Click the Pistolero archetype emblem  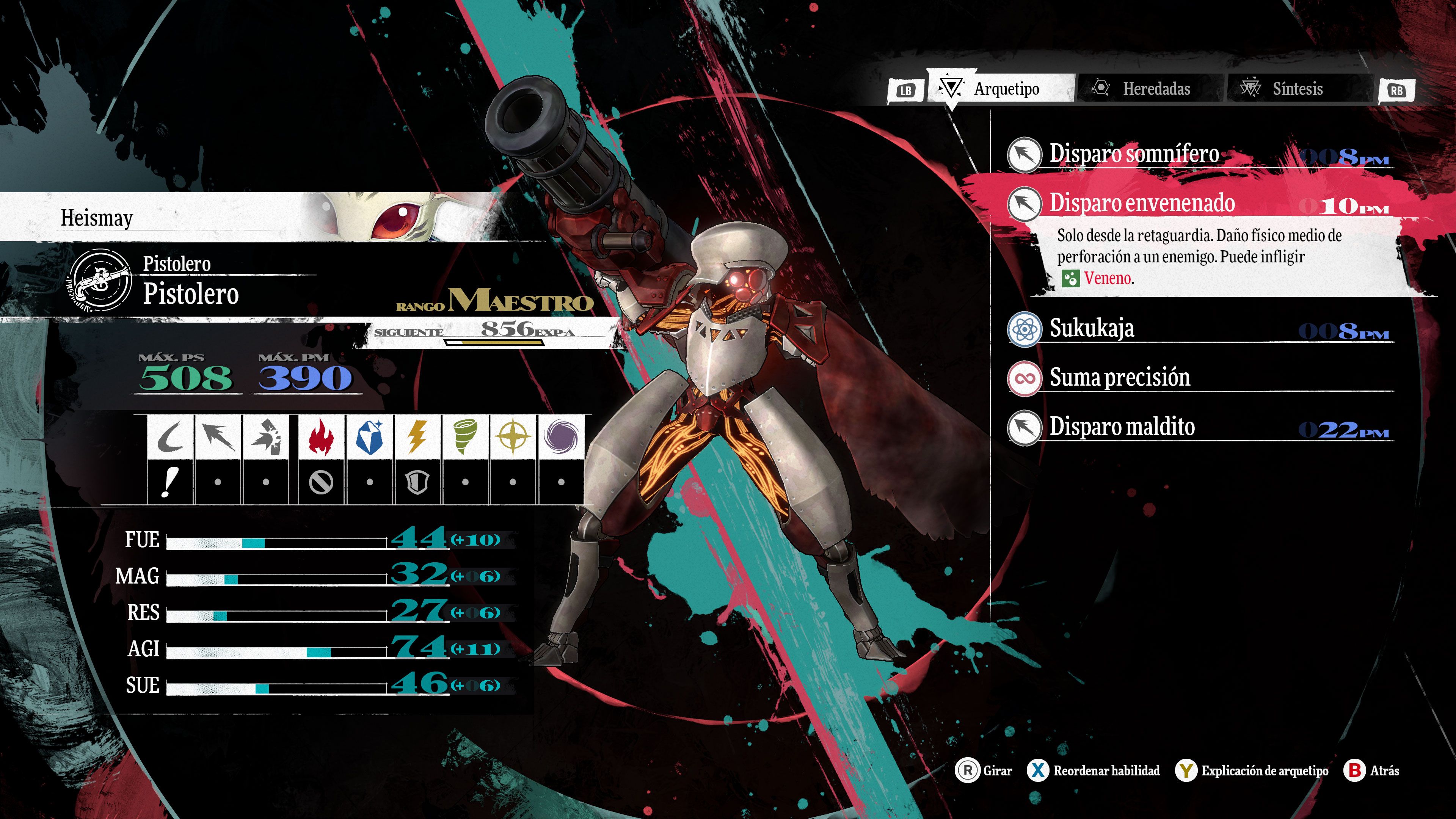[100, 279]
